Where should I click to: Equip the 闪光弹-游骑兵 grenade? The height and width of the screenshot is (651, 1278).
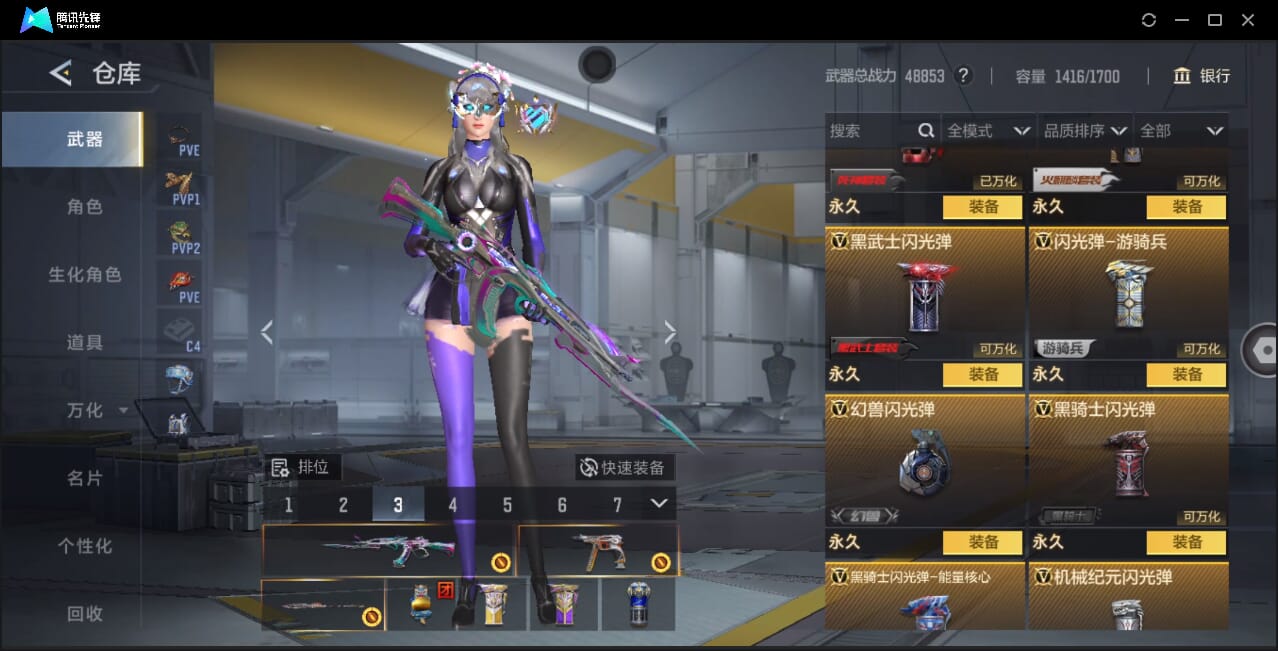tap(1186, 374)
